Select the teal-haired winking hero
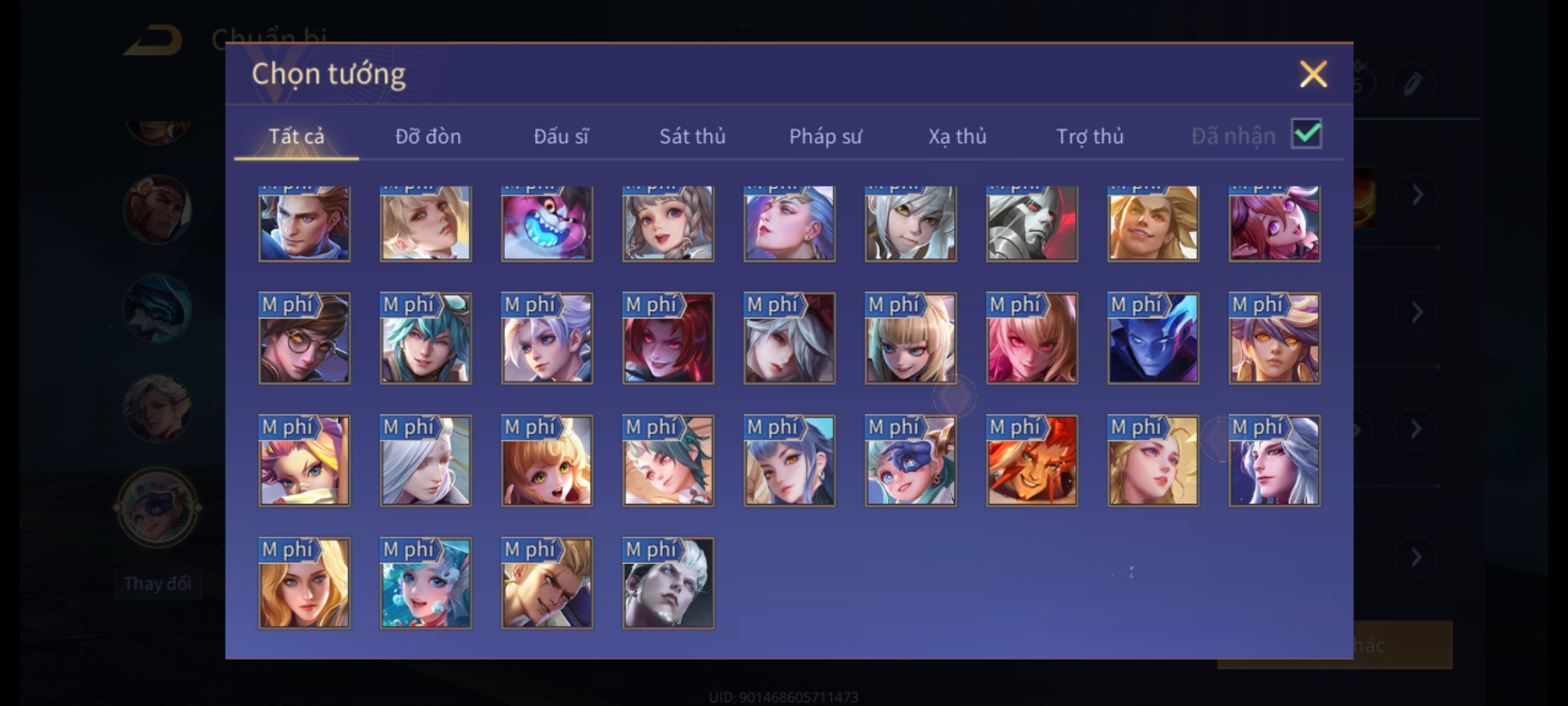 (x=425, y=338)
